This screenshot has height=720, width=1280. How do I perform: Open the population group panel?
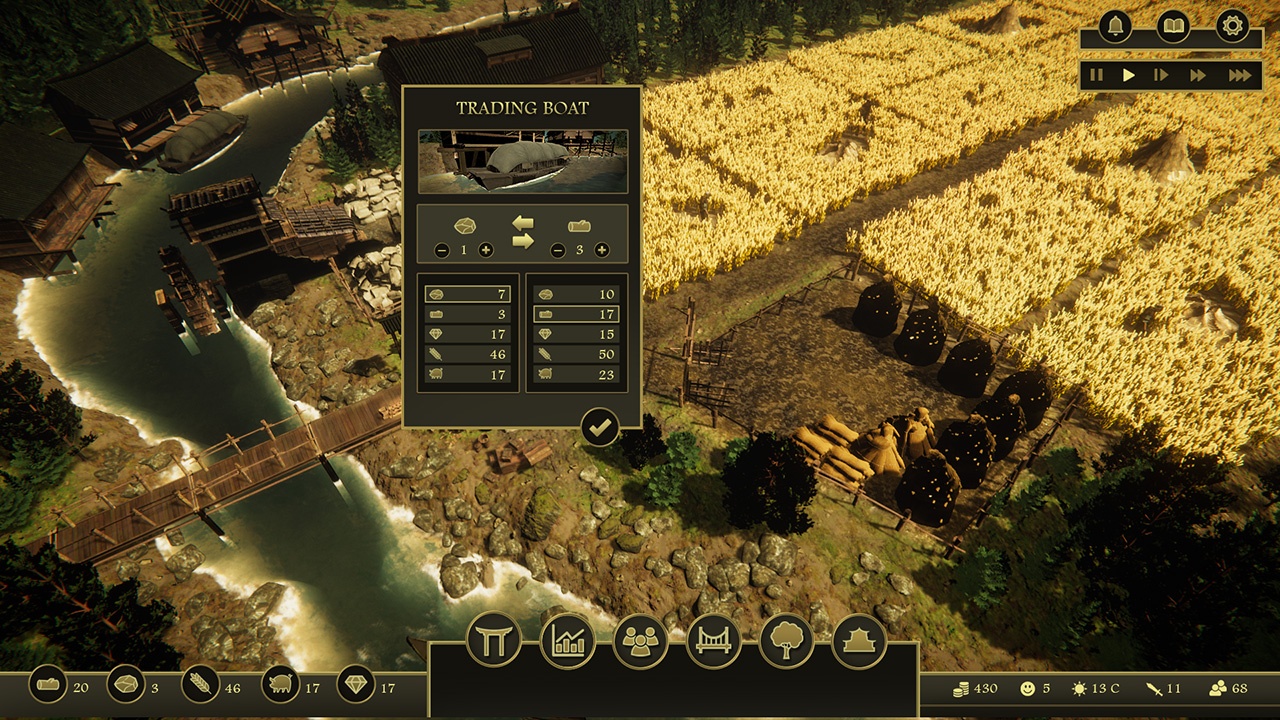[x=640, y=640]
